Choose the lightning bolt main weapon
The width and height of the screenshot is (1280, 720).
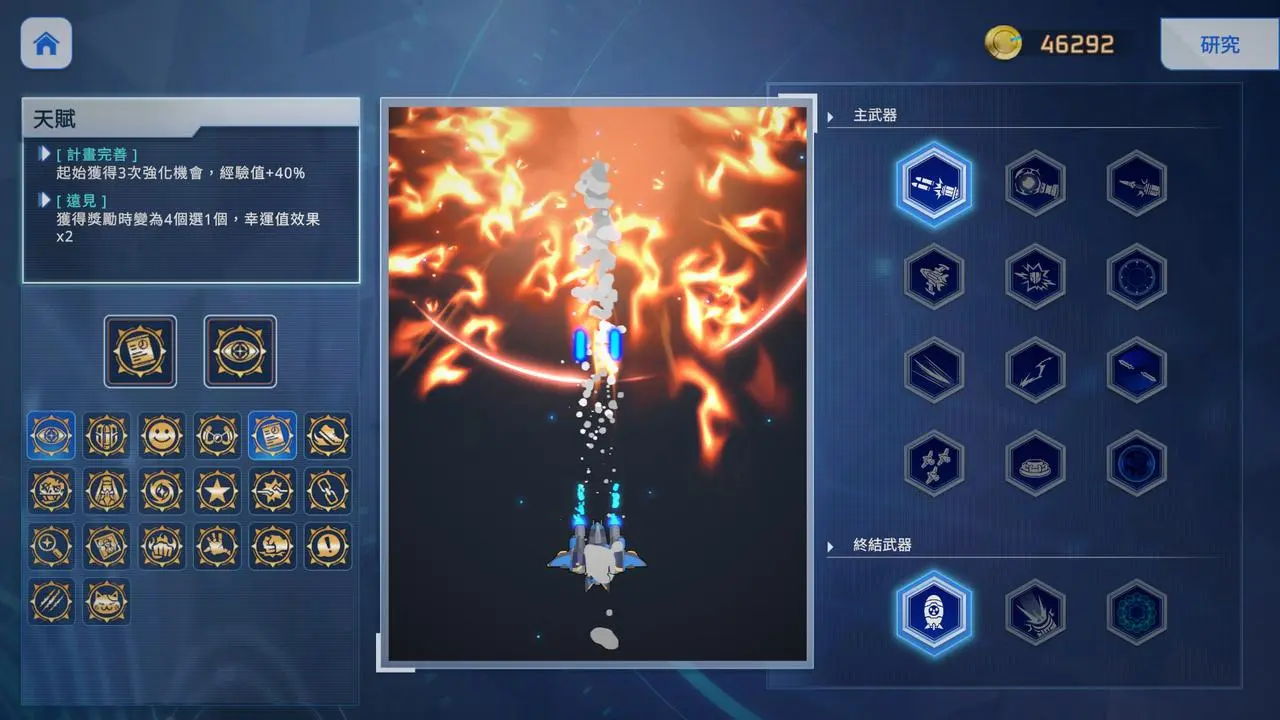(1035, 370)
